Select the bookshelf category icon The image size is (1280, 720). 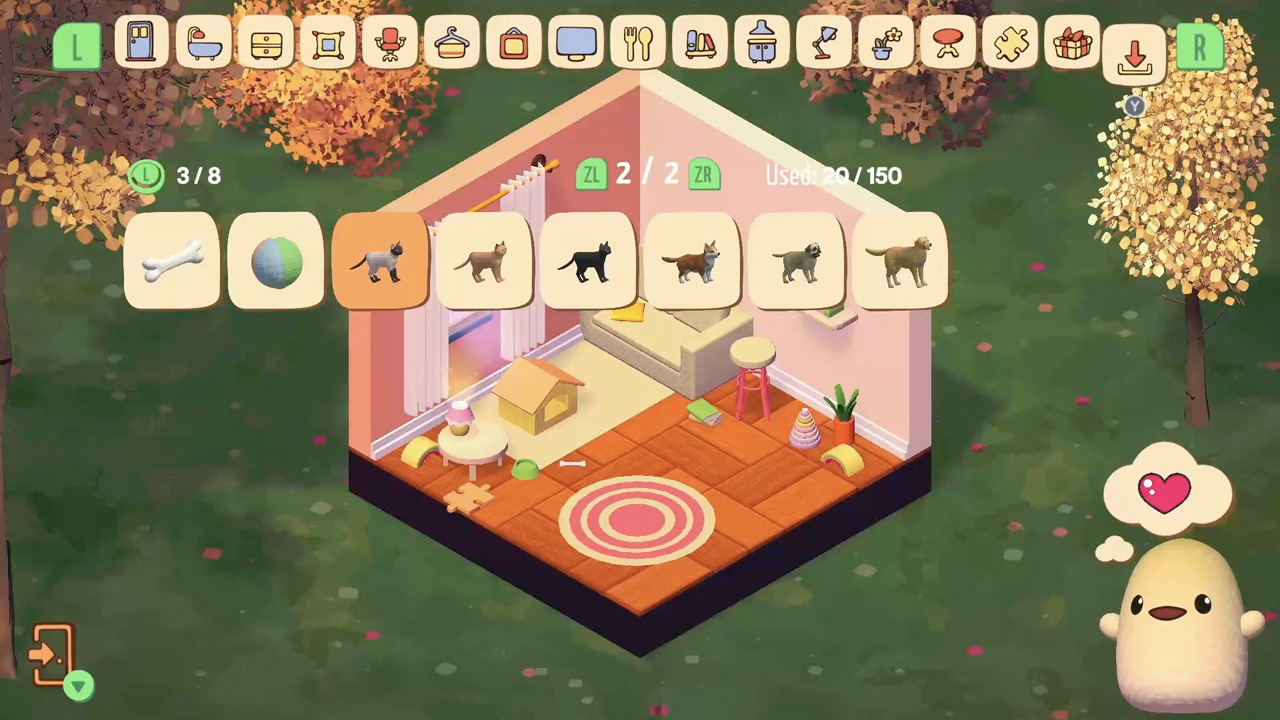coord(700,43)
